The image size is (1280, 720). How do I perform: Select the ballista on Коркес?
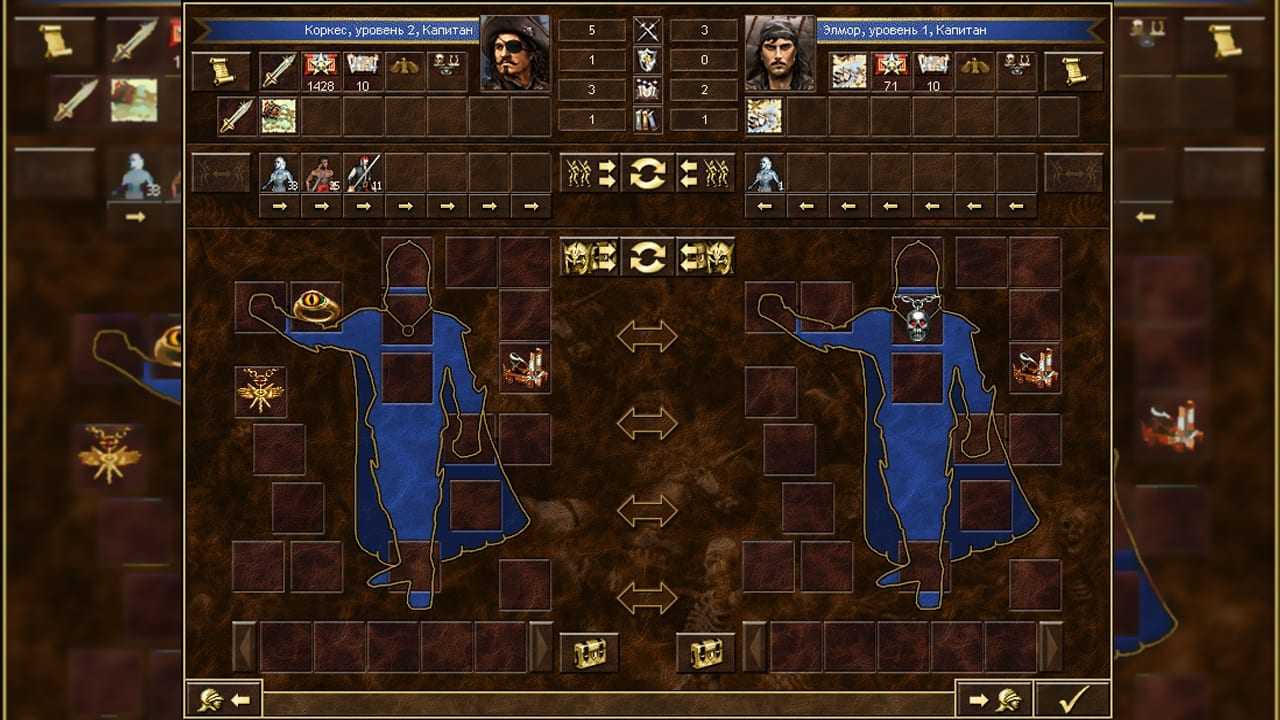click(525, 367)
